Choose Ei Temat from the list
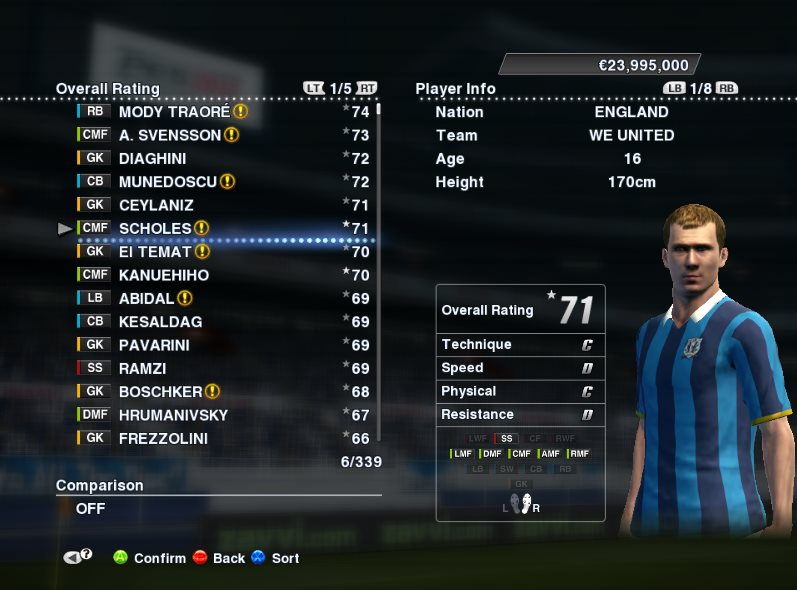Screen dimensions: 797x590 (x=155, y=252)
